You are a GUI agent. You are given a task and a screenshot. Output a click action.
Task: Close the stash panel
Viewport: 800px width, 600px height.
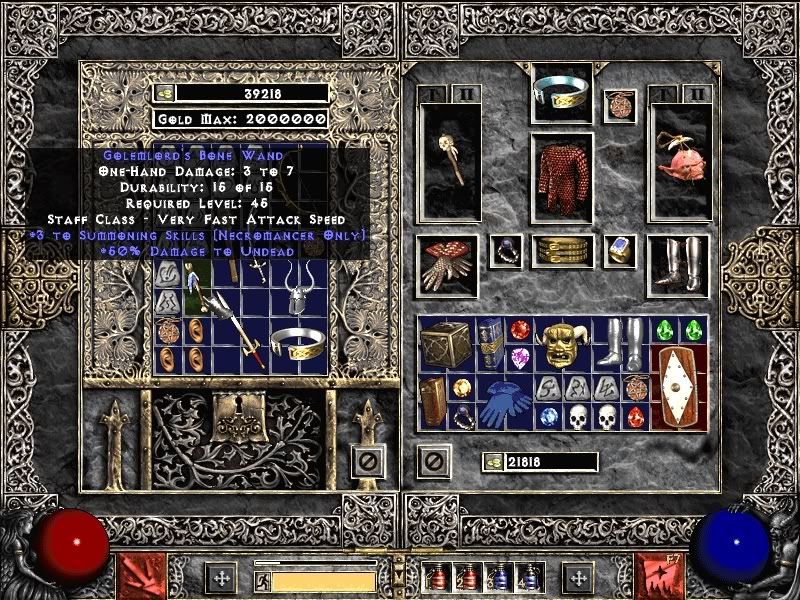[368, 461]
